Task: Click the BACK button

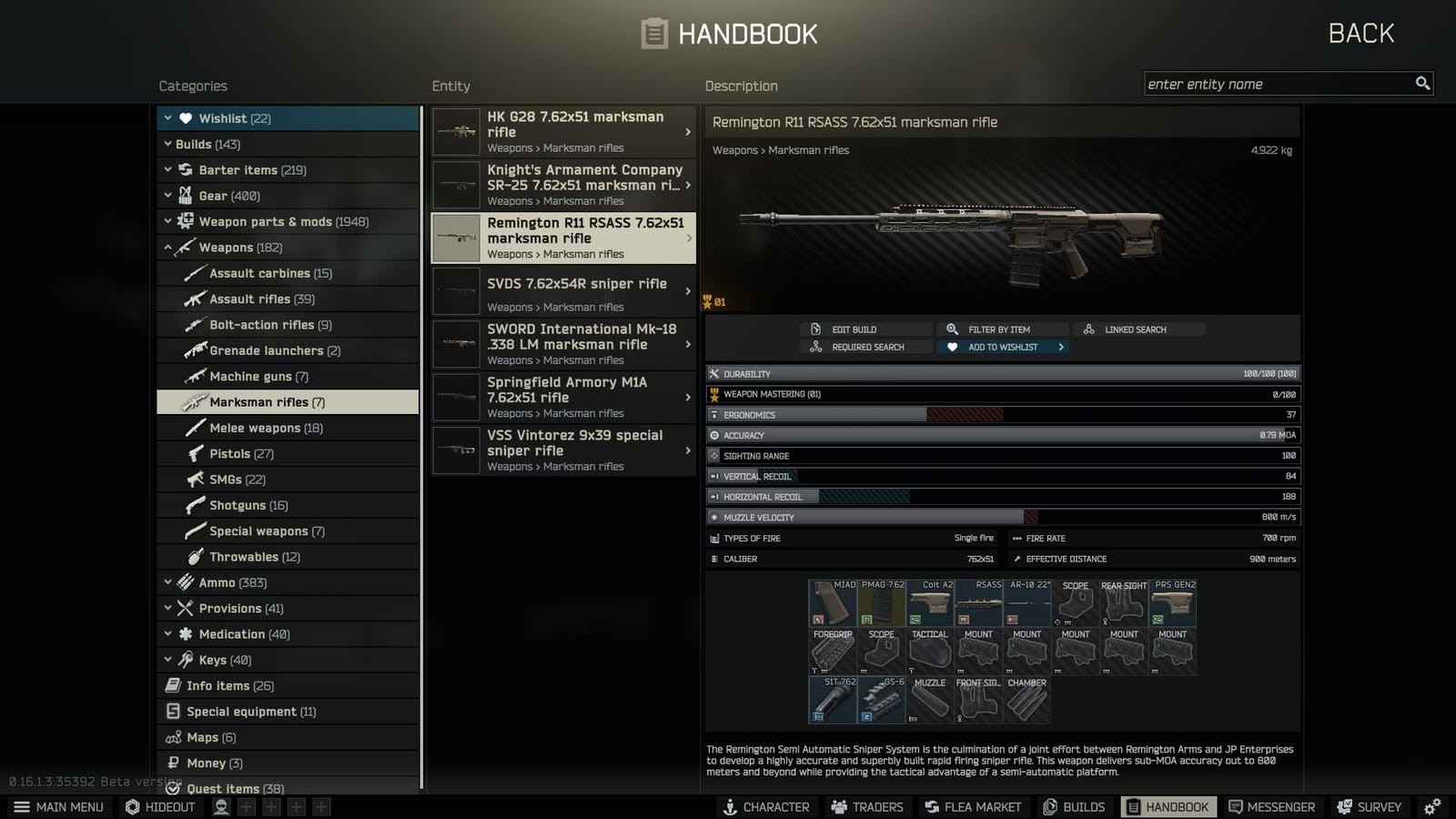Action: 1360,32
